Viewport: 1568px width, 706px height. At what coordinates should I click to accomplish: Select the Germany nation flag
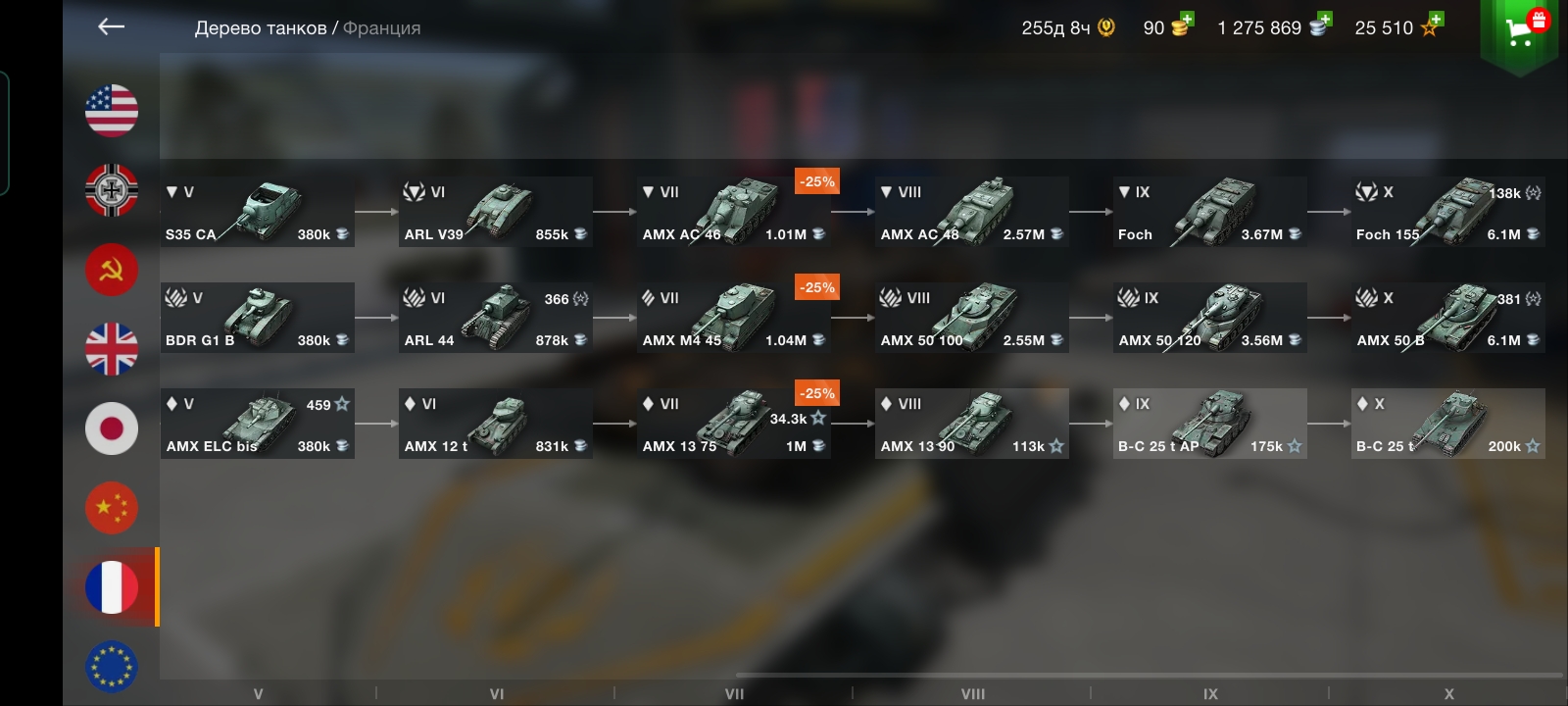[112, 189]
